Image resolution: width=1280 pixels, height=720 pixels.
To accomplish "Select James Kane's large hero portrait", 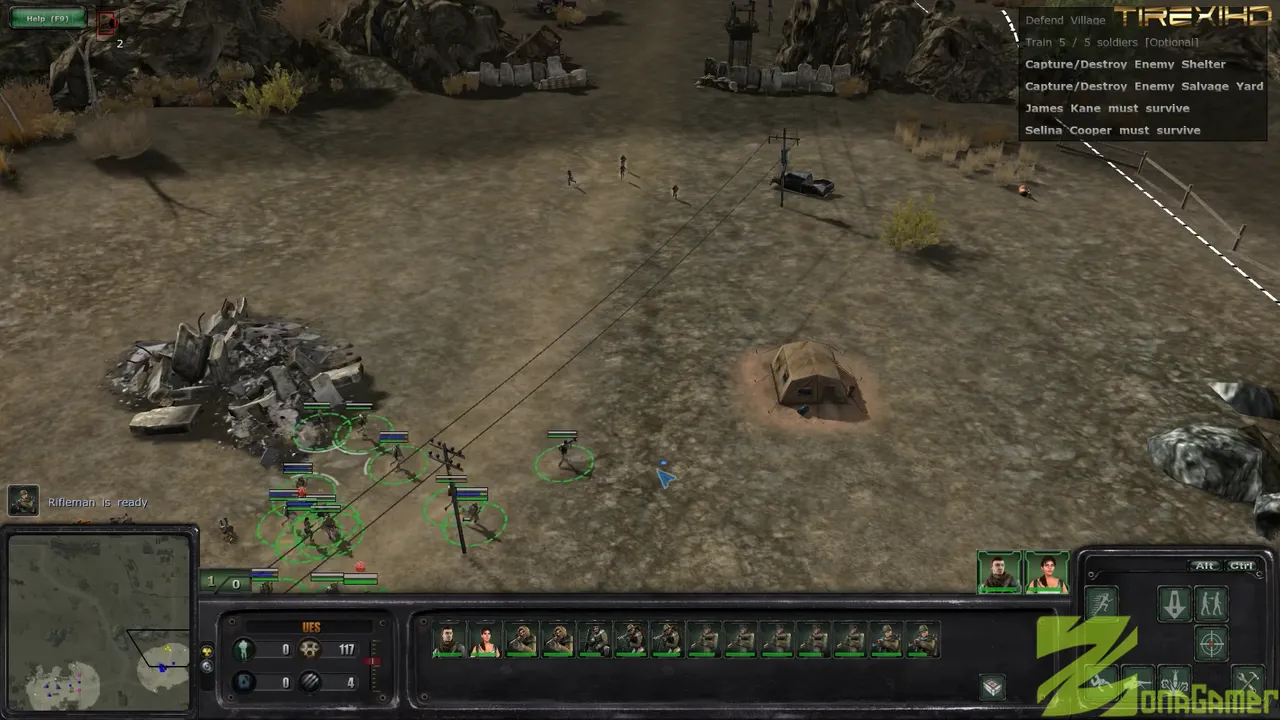I will tap(999, 572).
